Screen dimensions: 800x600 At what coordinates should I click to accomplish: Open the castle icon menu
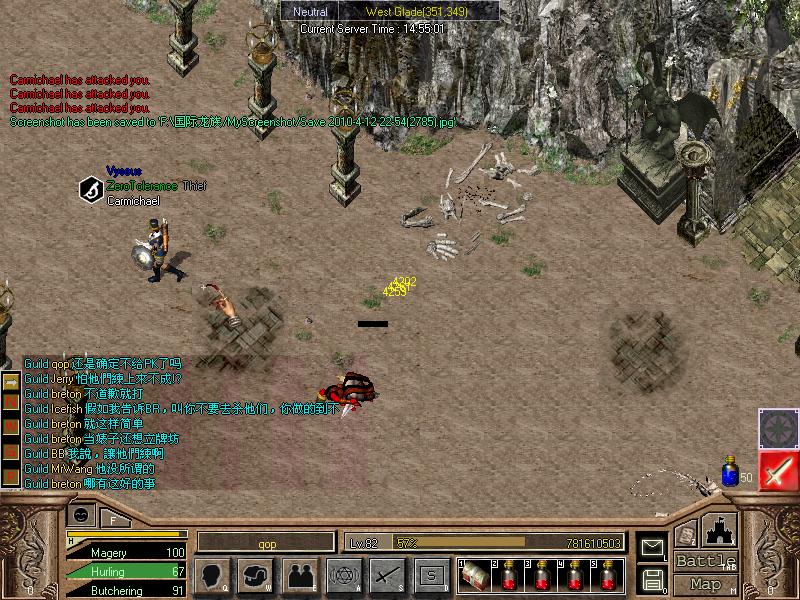pyautogui.click(x=720, y=530)
